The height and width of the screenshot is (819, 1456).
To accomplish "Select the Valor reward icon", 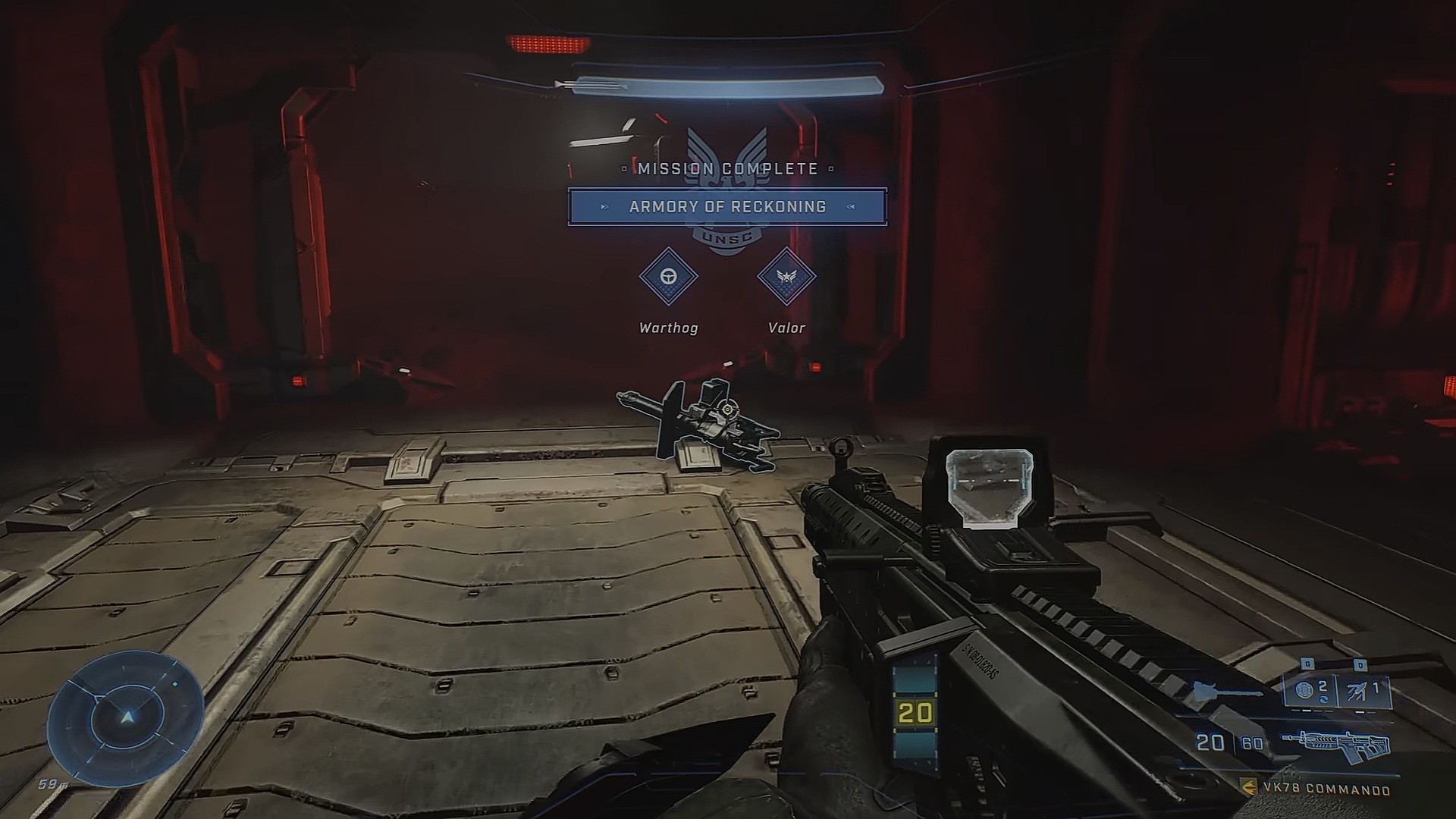I will (786, 277).
